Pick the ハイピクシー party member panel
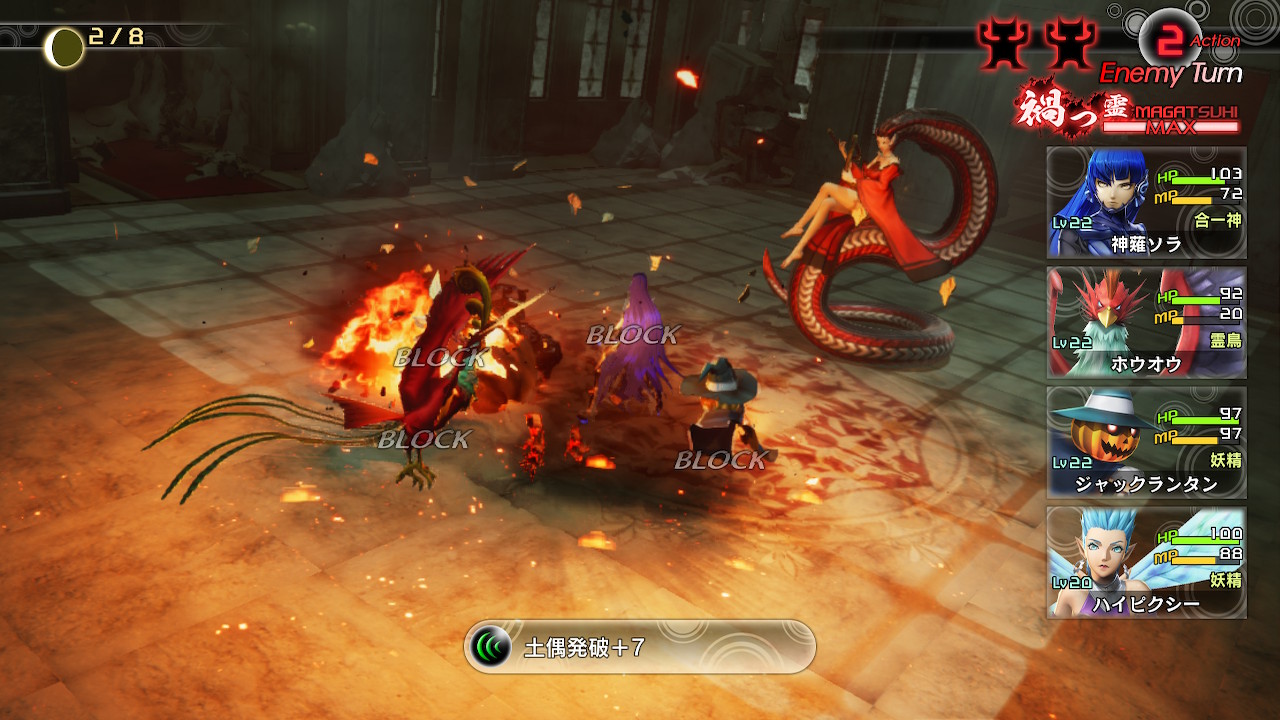Viewport: 1280px width, 720px height. click(1146, 562)
